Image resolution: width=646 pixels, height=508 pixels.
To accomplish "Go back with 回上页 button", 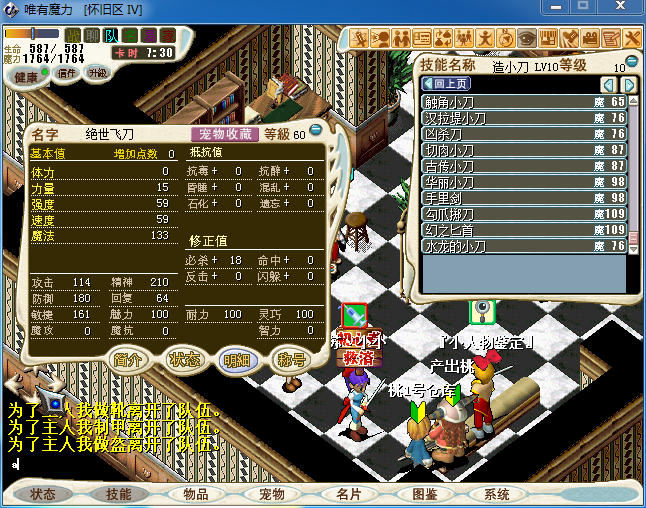I will click(446, 84).
